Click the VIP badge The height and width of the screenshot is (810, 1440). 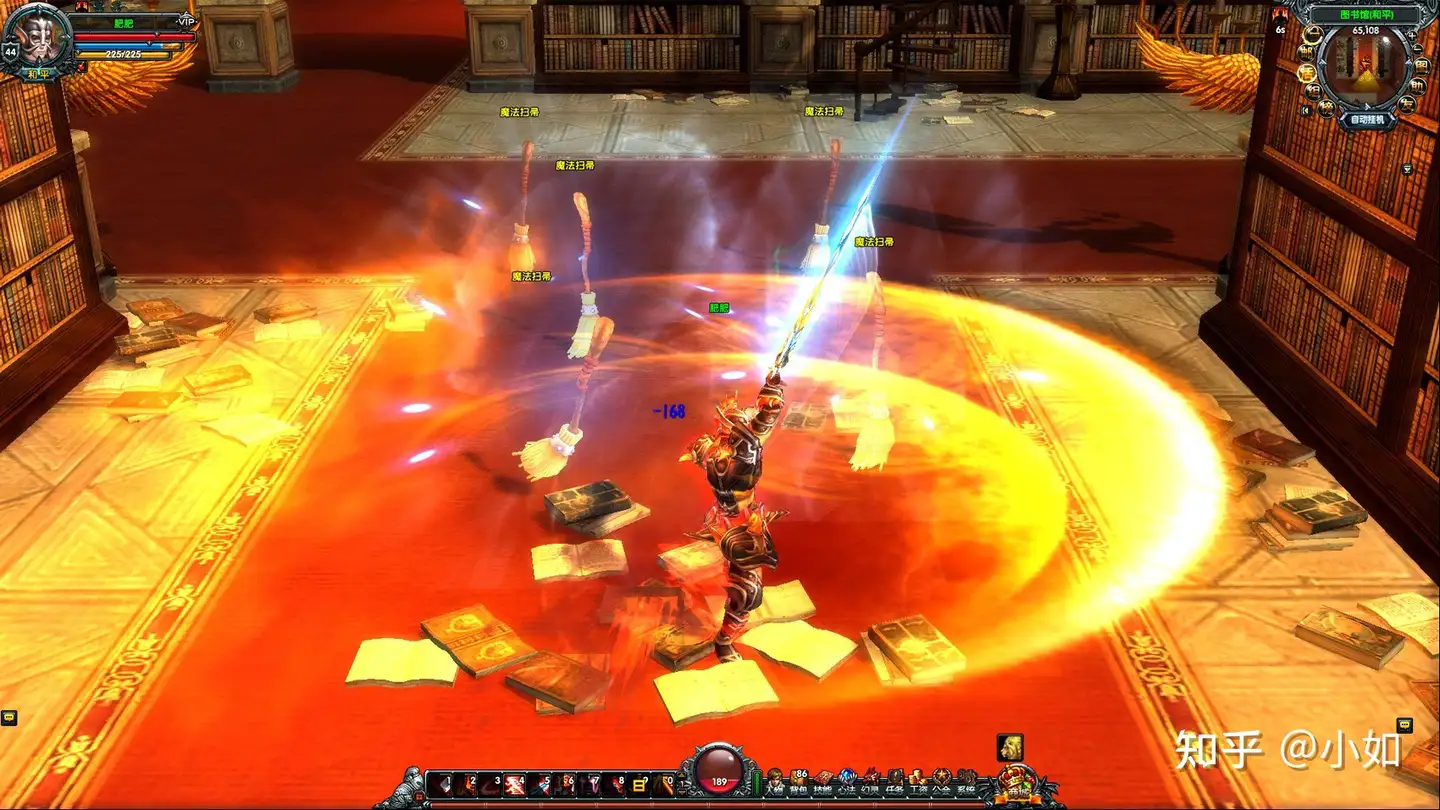pyautogui.click(x=185, y=21)
